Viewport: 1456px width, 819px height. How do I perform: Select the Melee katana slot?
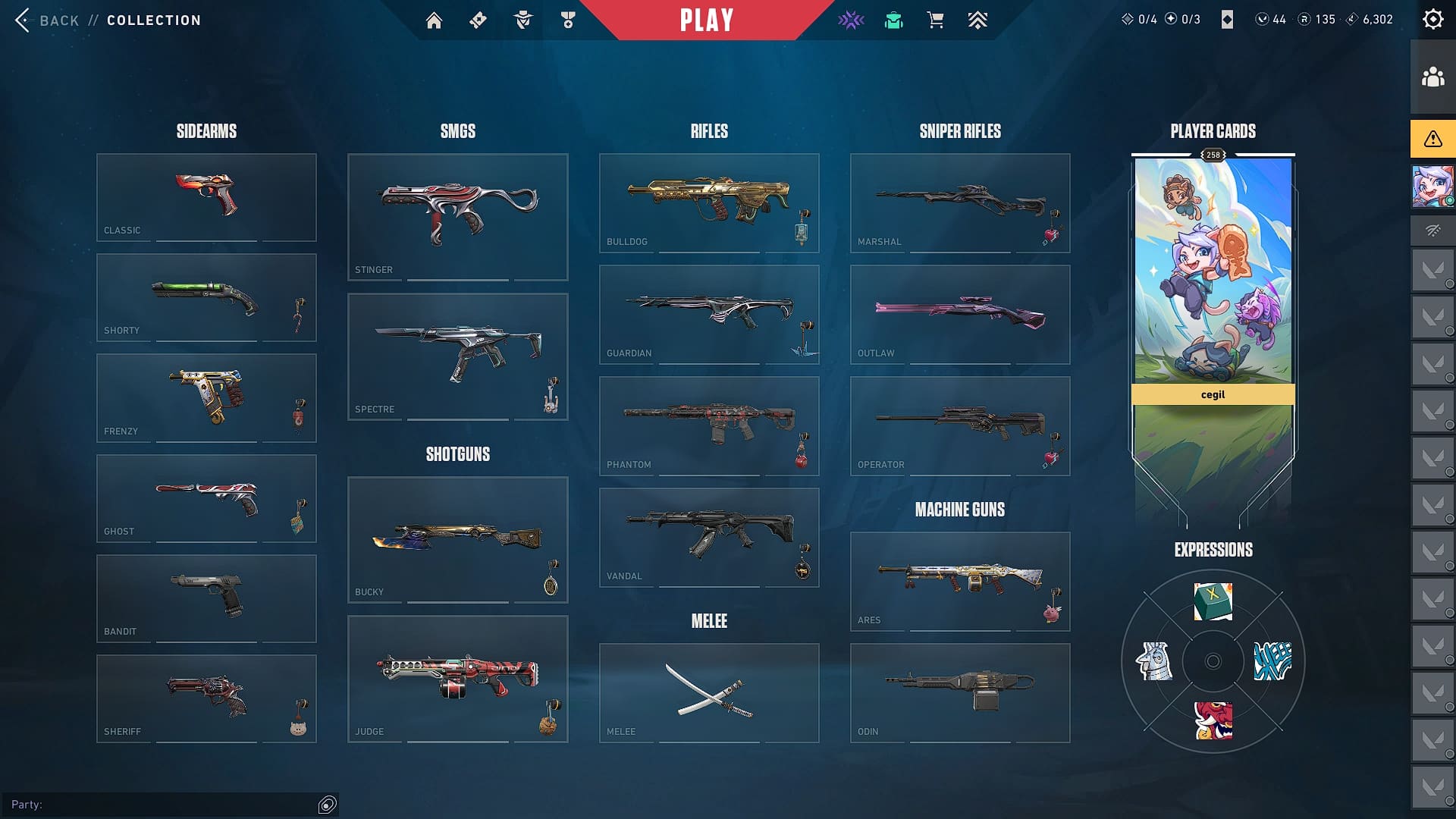[x=708, y=692]
